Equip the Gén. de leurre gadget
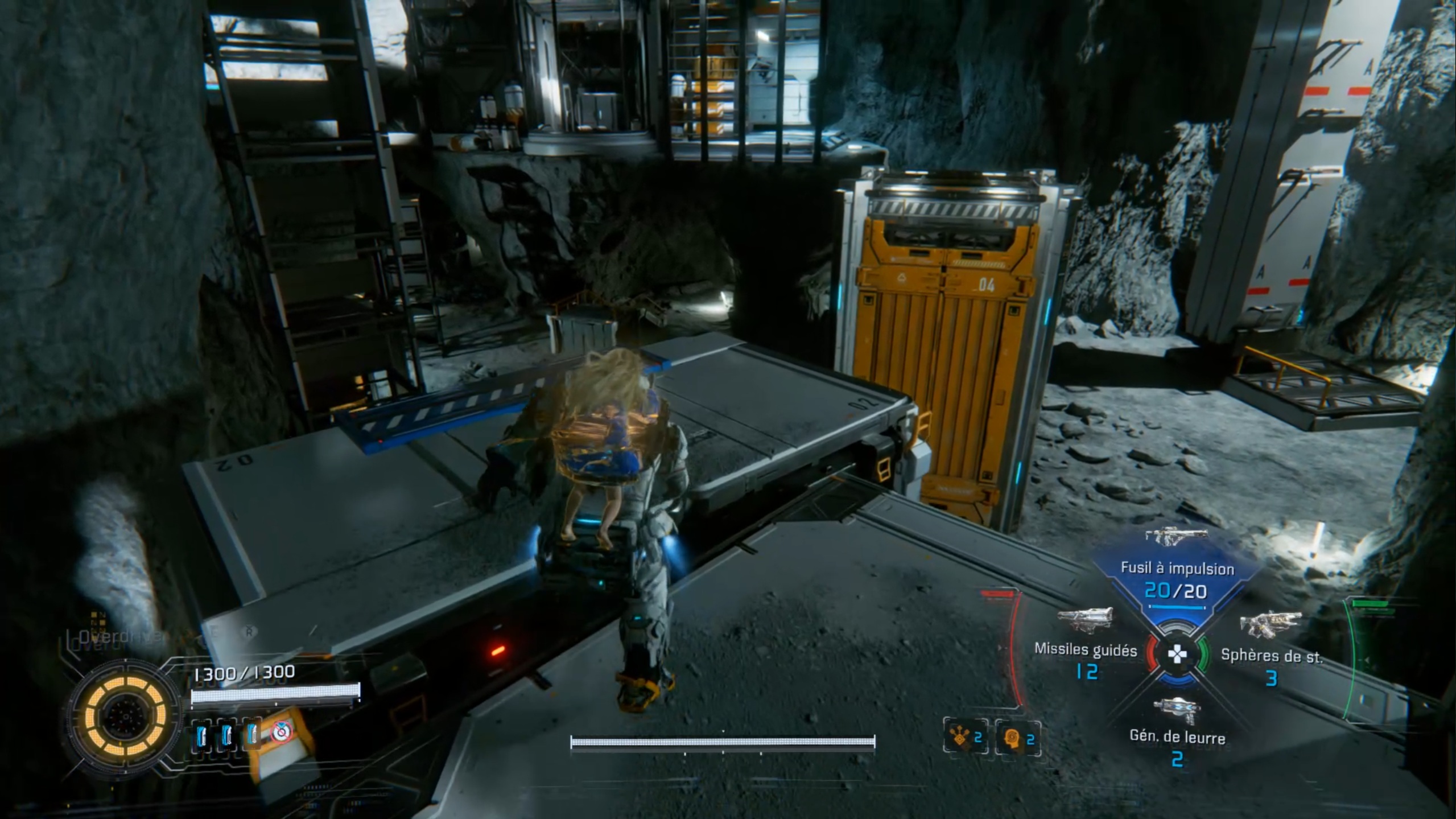This screenshot has width=1456, height=819. coord(1177,738)
